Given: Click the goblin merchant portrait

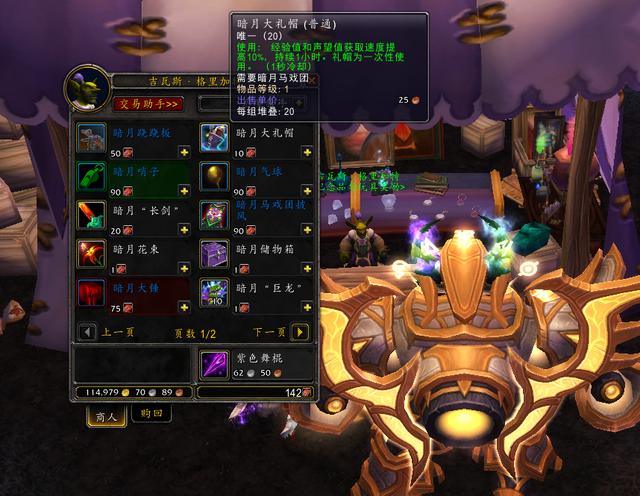Looking at the screenshot, I should click(84, 89).
